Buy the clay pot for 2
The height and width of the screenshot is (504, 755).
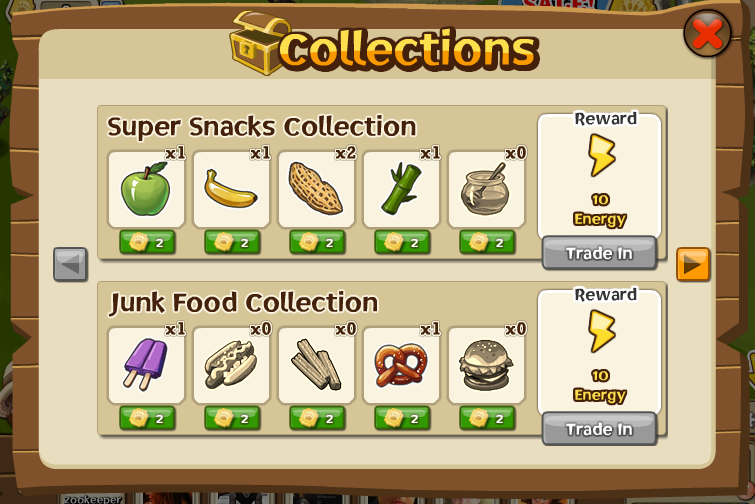[487, 242]
